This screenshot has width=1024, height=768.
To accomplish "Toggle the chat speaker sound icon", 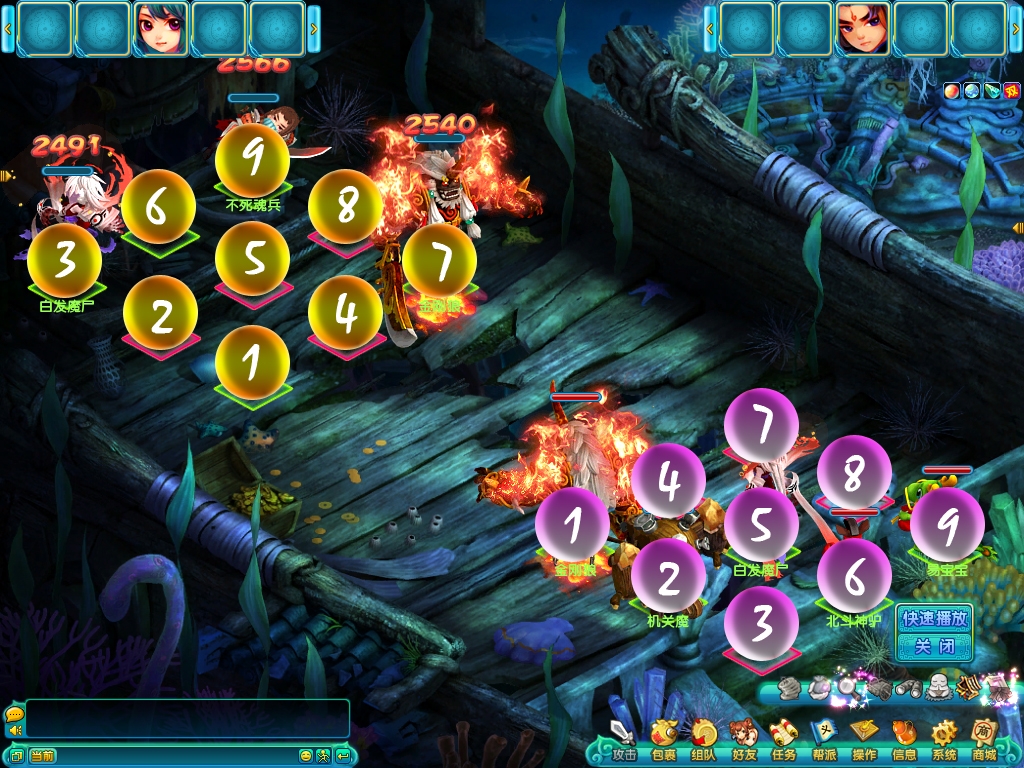I will click(16, 731).
